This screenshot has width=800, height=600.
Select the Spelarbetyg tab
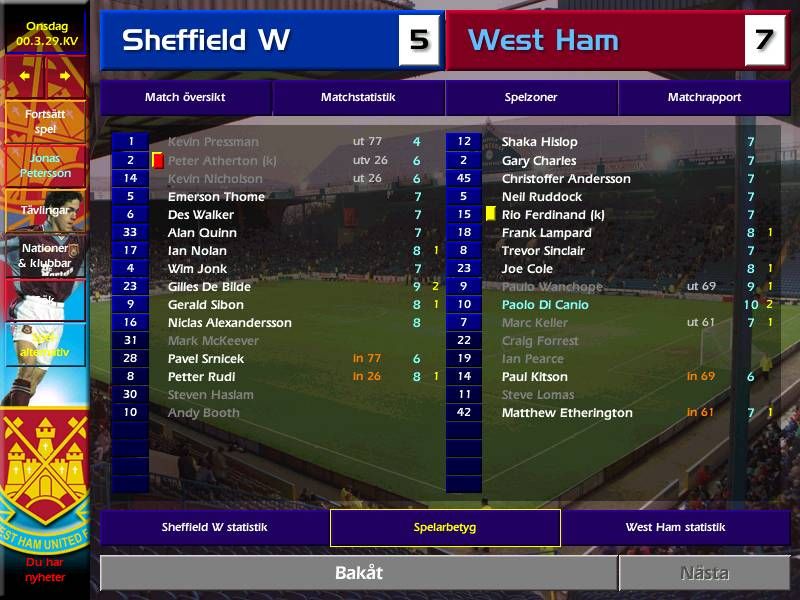(x=445, y=527)
